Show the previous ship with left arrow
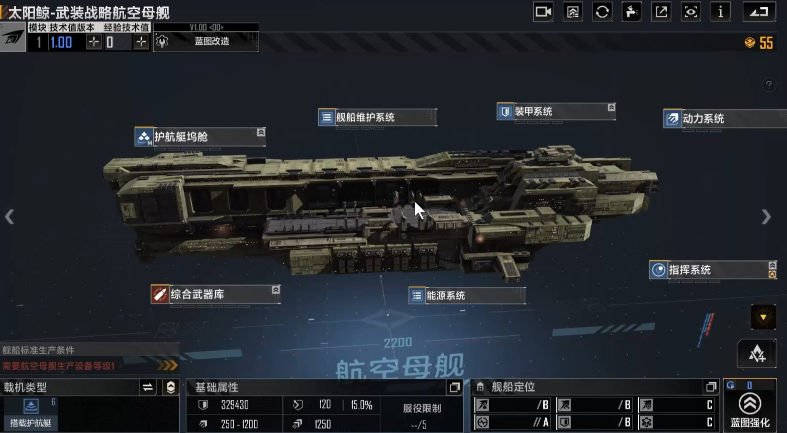This screenshot has height=433, width=787. click(x=10, y=216)
